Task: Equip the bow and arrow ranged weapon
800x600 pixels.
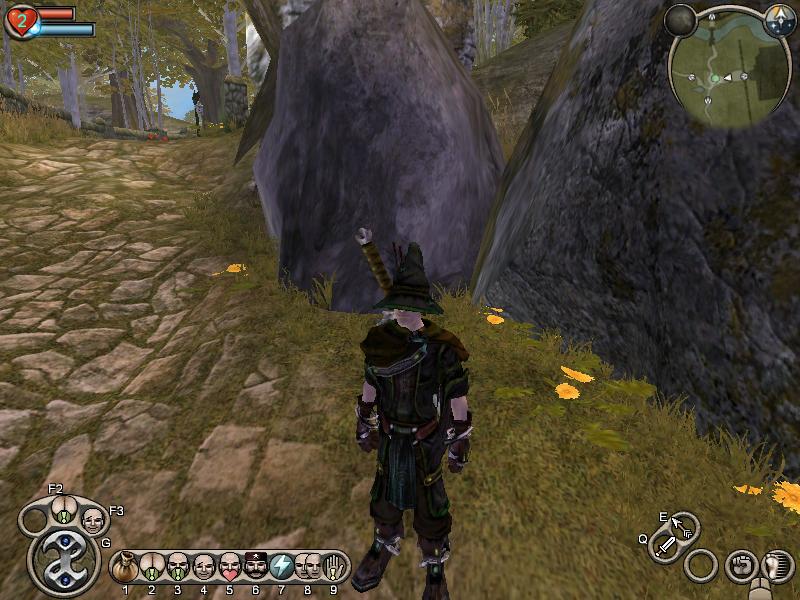Action: [685, 526]
